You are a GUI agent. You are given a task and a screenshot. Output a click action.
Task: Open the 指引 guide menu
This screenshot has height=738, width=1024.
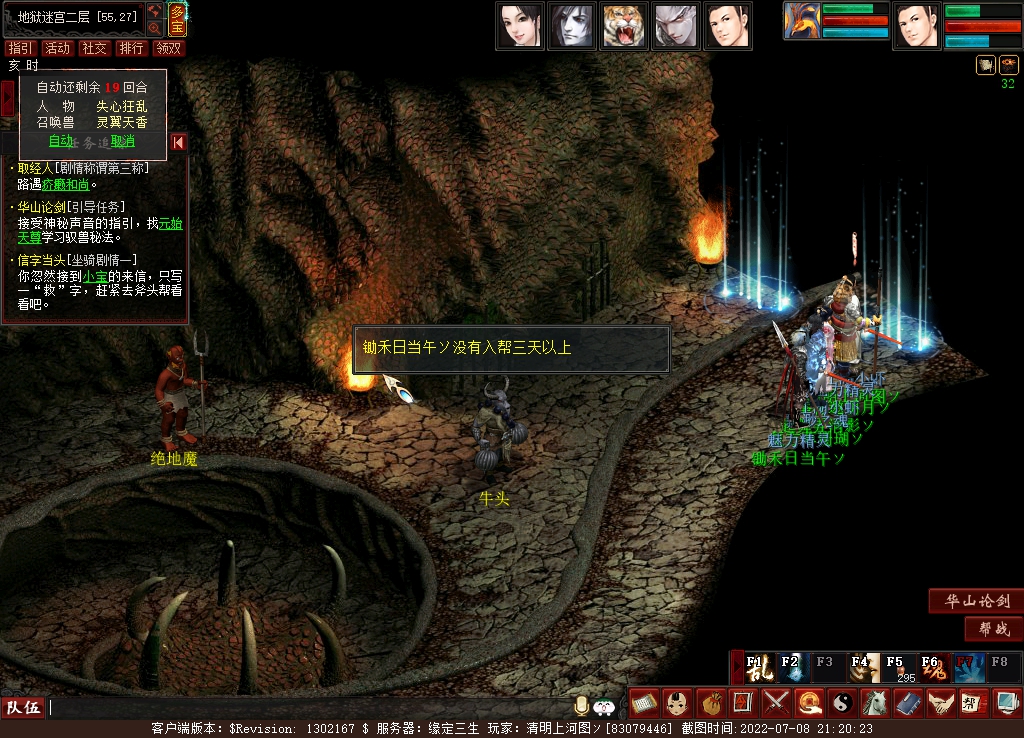tap(19, 48)
